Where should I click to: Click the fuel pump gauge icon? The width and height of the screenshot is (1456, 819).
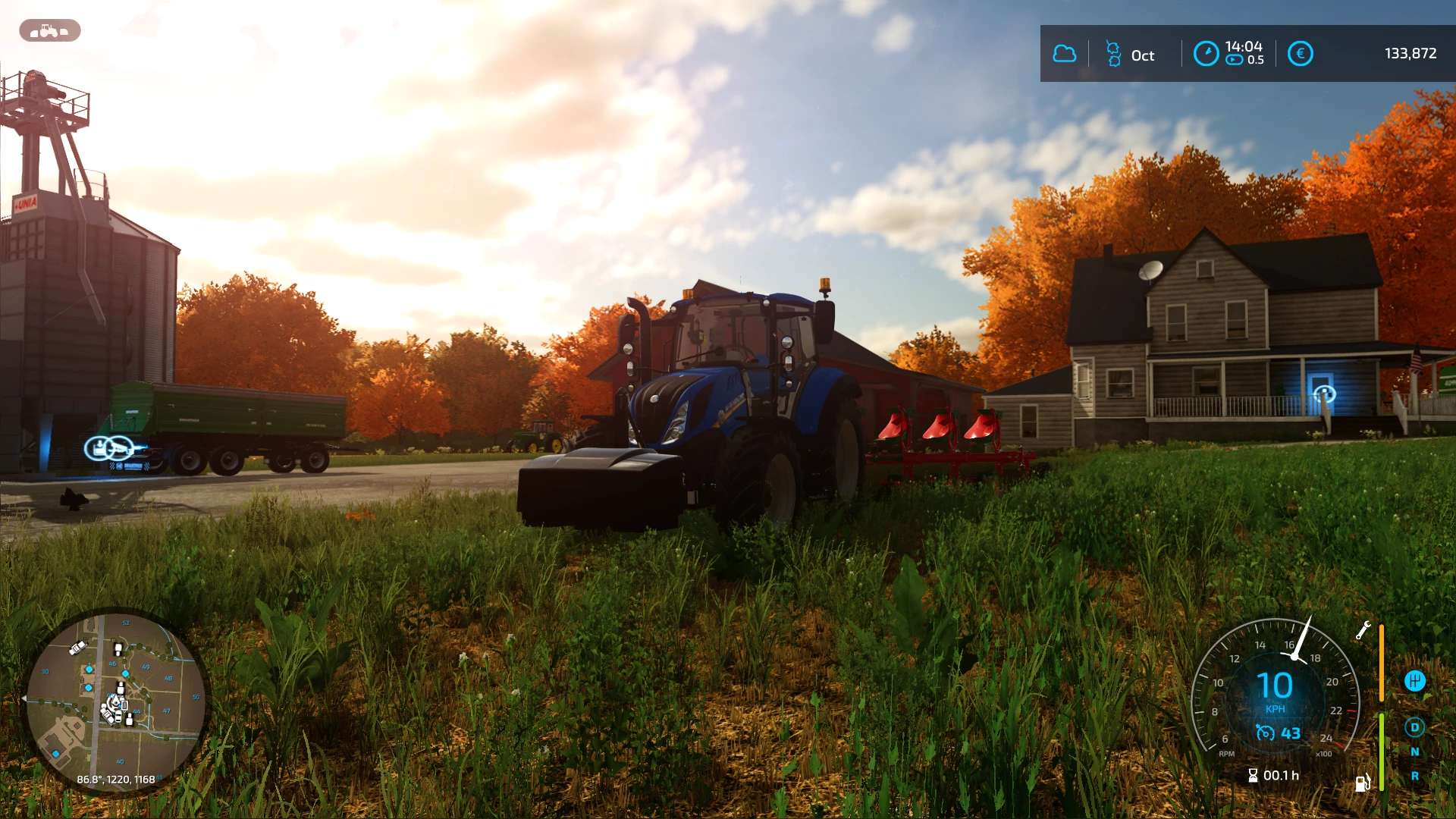point(1362,783)
